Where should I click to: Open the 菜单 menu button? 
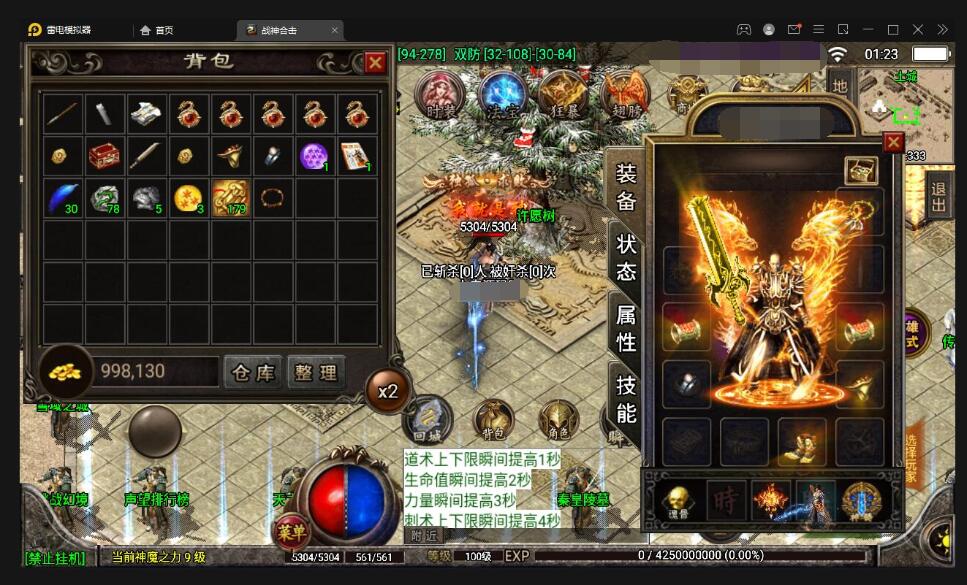pyautogui.click(x=290, y=530)
